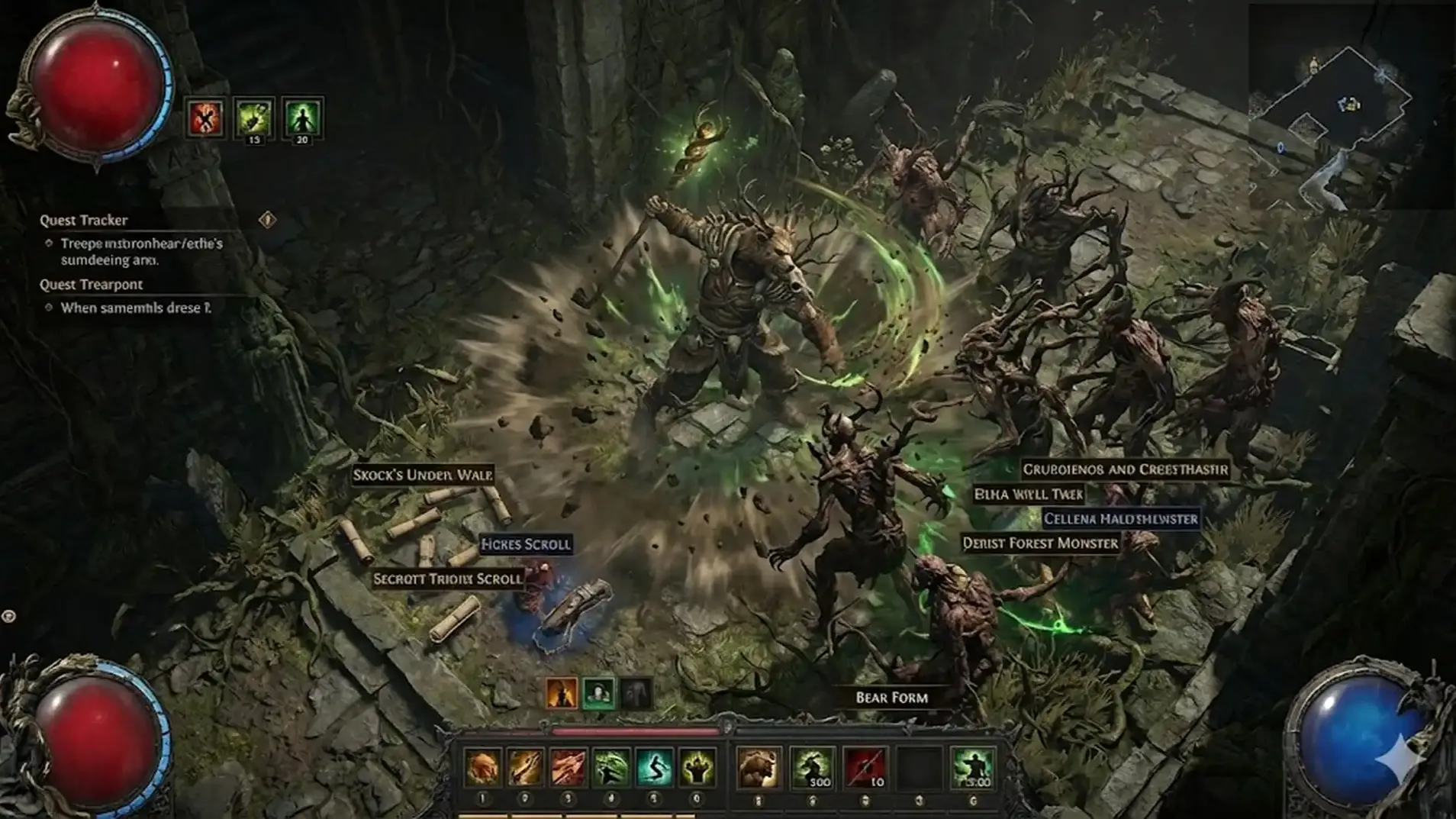Use the teal leaping figure skill
The height and width of the screenshot is (819, 1456).
coord(654,767)
